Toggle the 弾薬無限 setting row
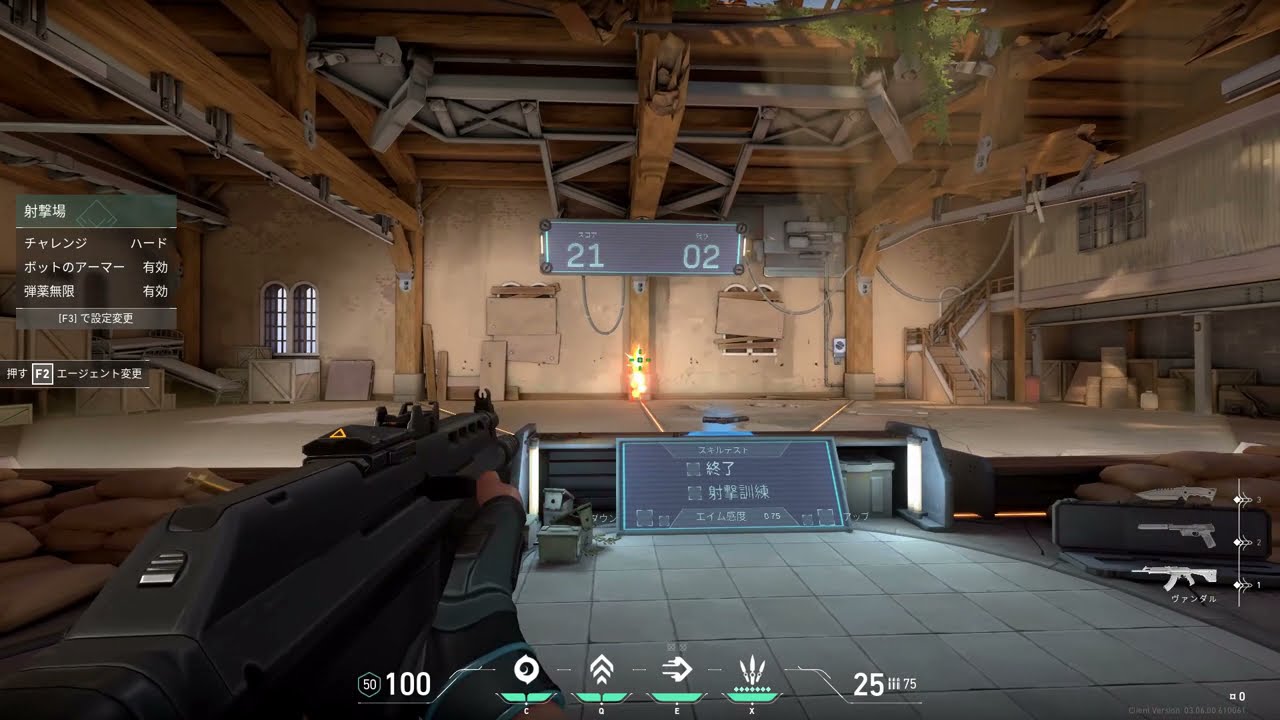The width and height of the screenshot is (1280, 720). point(96,291)
